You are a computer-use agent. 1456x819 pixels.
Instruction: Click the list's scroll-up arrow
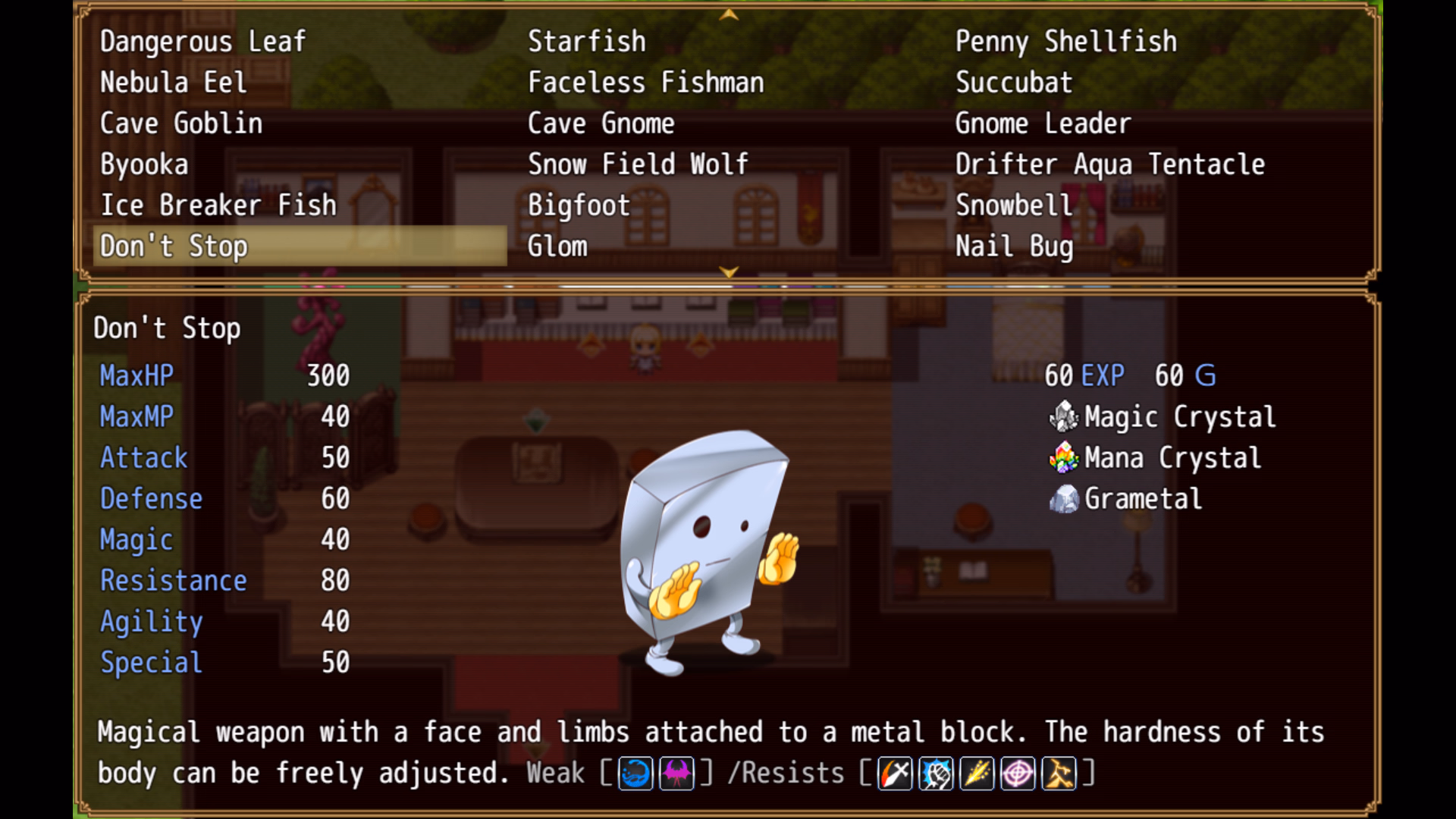[729, 14]
